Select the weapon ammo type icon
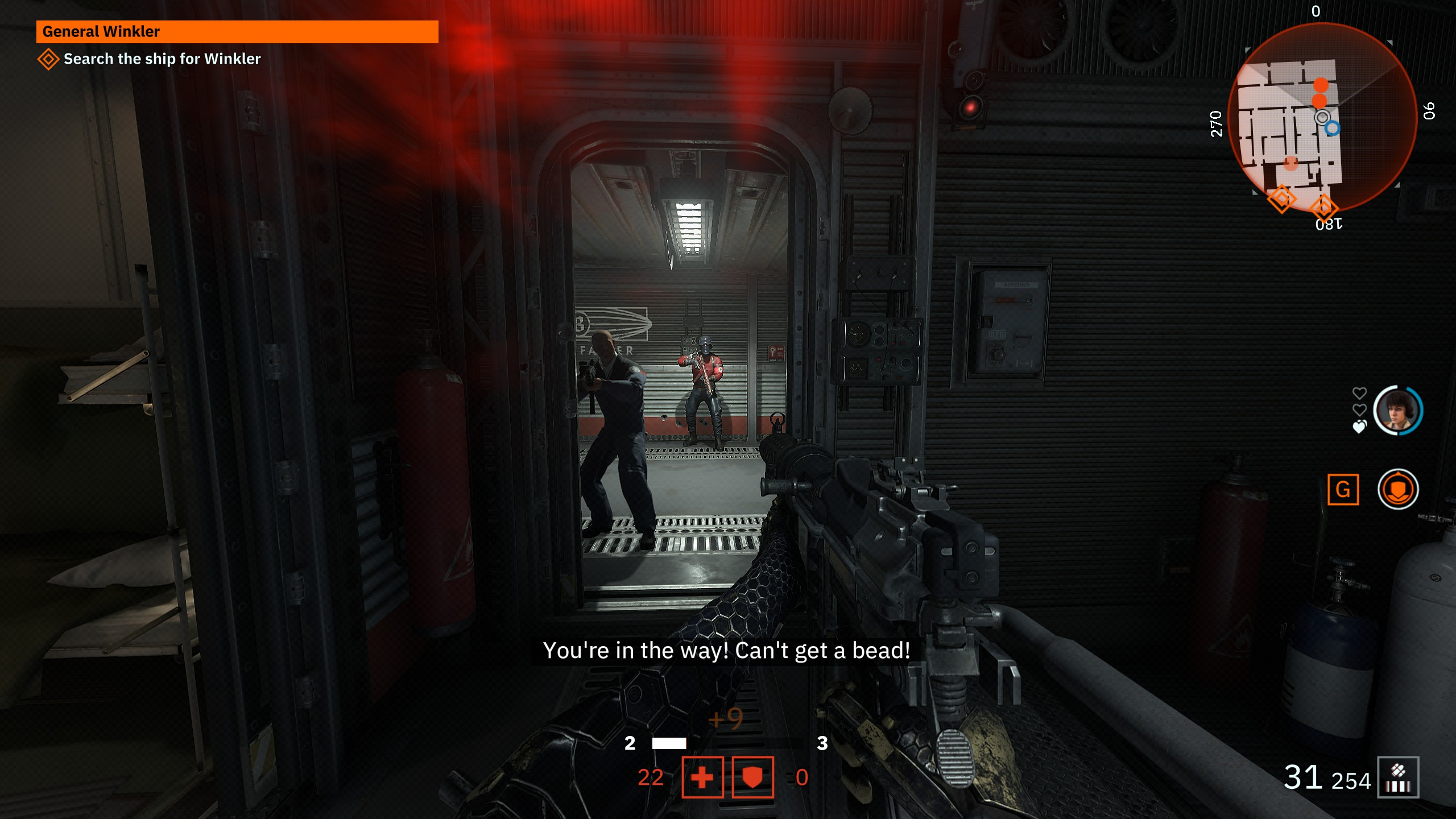 click(x=1398, y=777)
